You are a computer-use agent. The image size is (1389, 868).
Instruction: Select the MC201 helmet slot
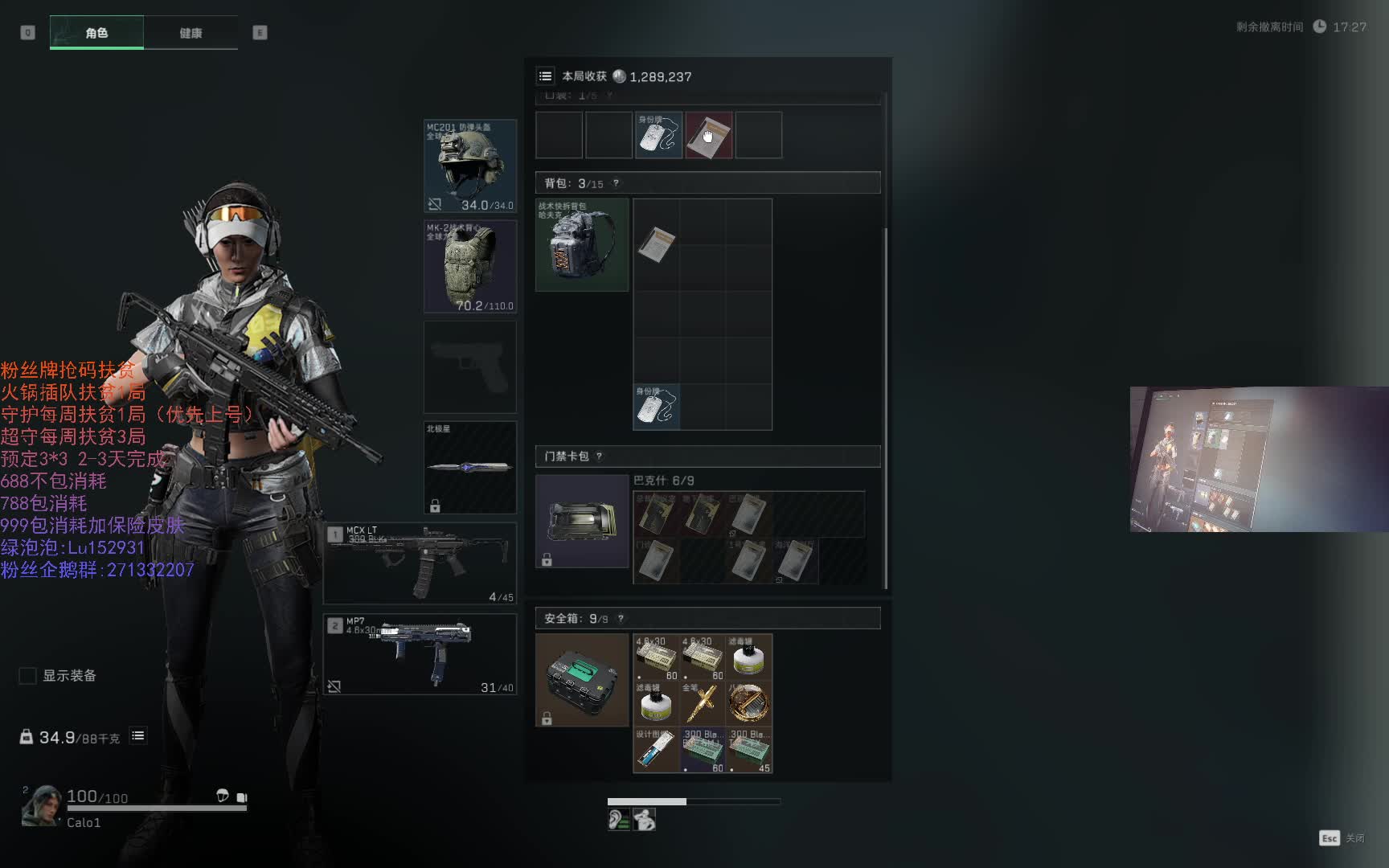[470, 166]
